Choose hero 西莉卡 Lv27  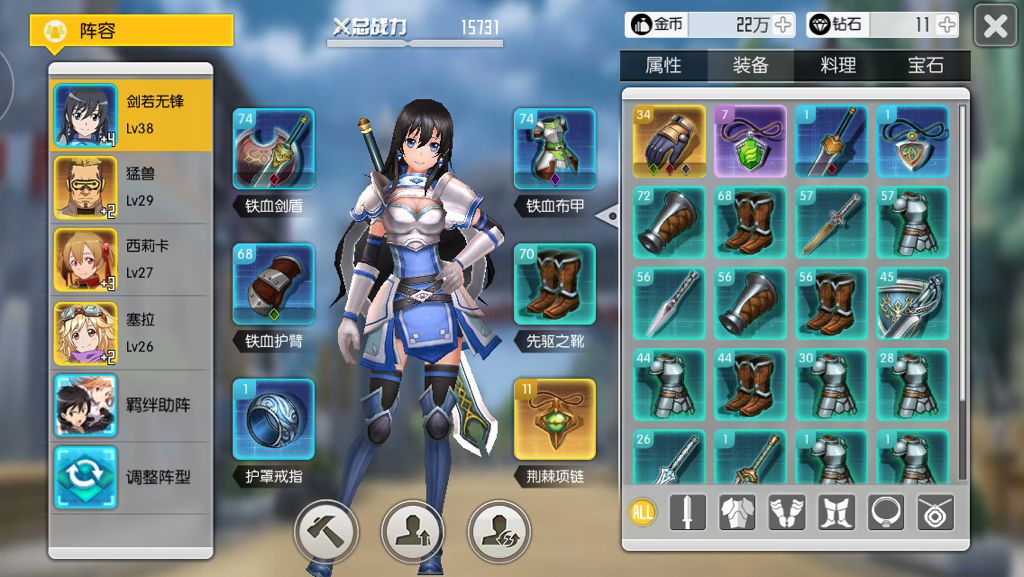point(131,259)
